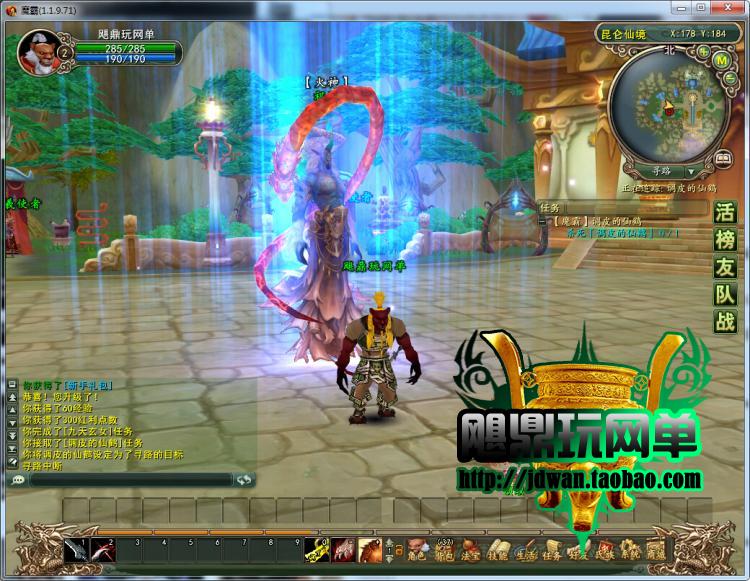
Task: Open the 队 team side button
Action: click(725, 294)
